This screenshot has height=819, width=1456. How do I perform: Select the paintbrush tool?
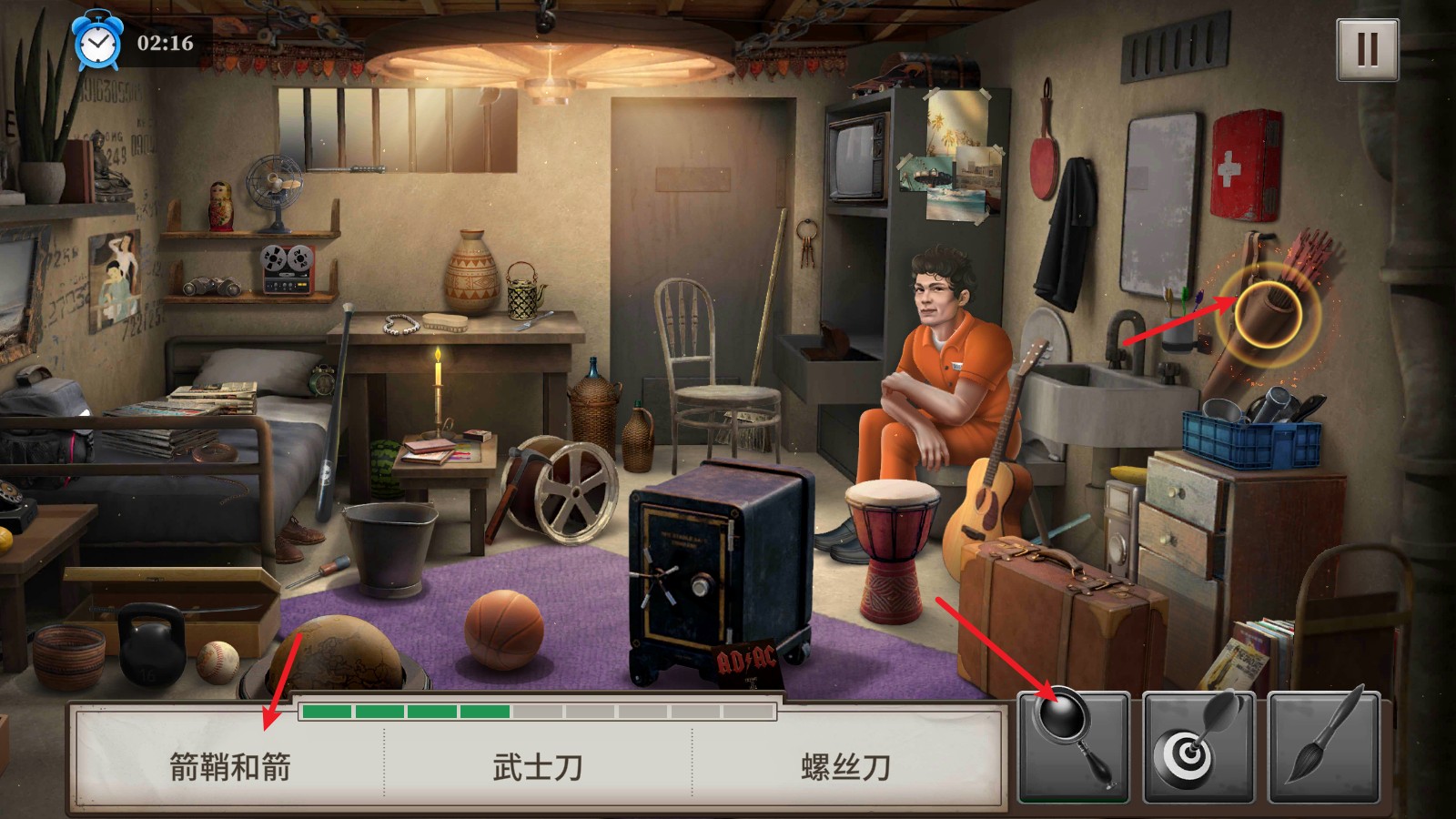1324,746
